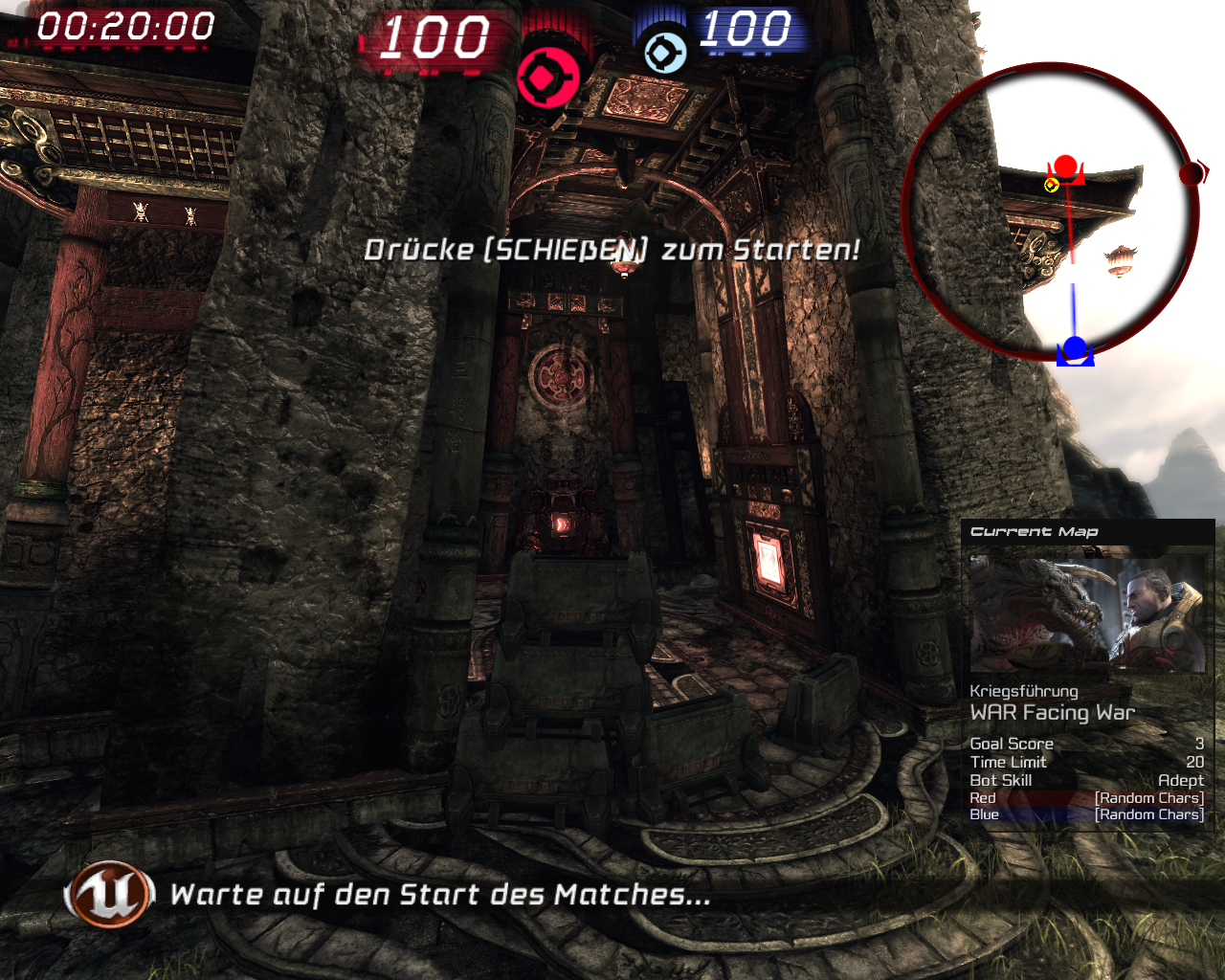Select the WAR Facing War map name
The width and height of the screenshot is (1225, 980).
pyautogui.click(x=1053, y=712)
